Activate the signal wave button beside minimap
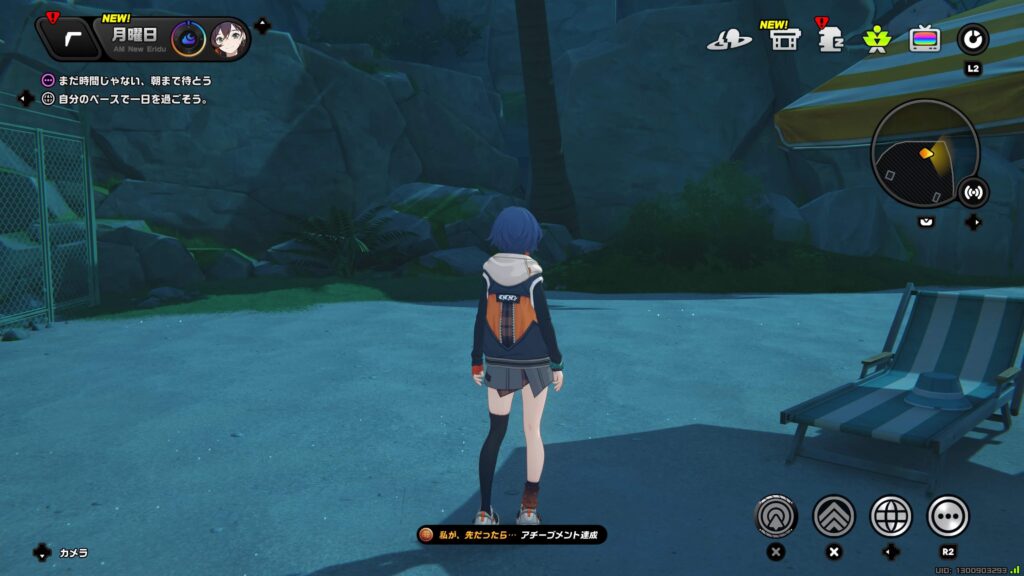The image size is (1024, 576). pos(973,192)
